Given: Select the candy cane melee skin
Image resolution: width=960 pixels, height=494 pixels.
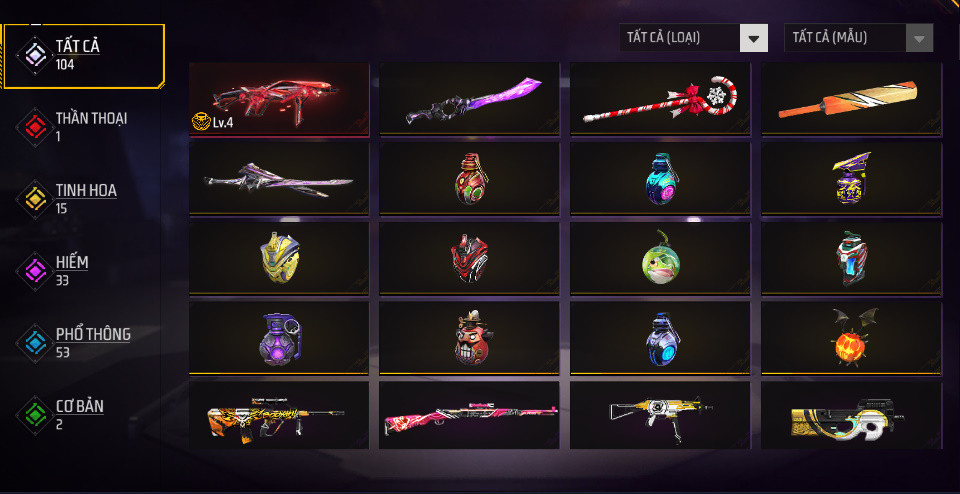Looking at the screenshot, I should pos(661,99).
